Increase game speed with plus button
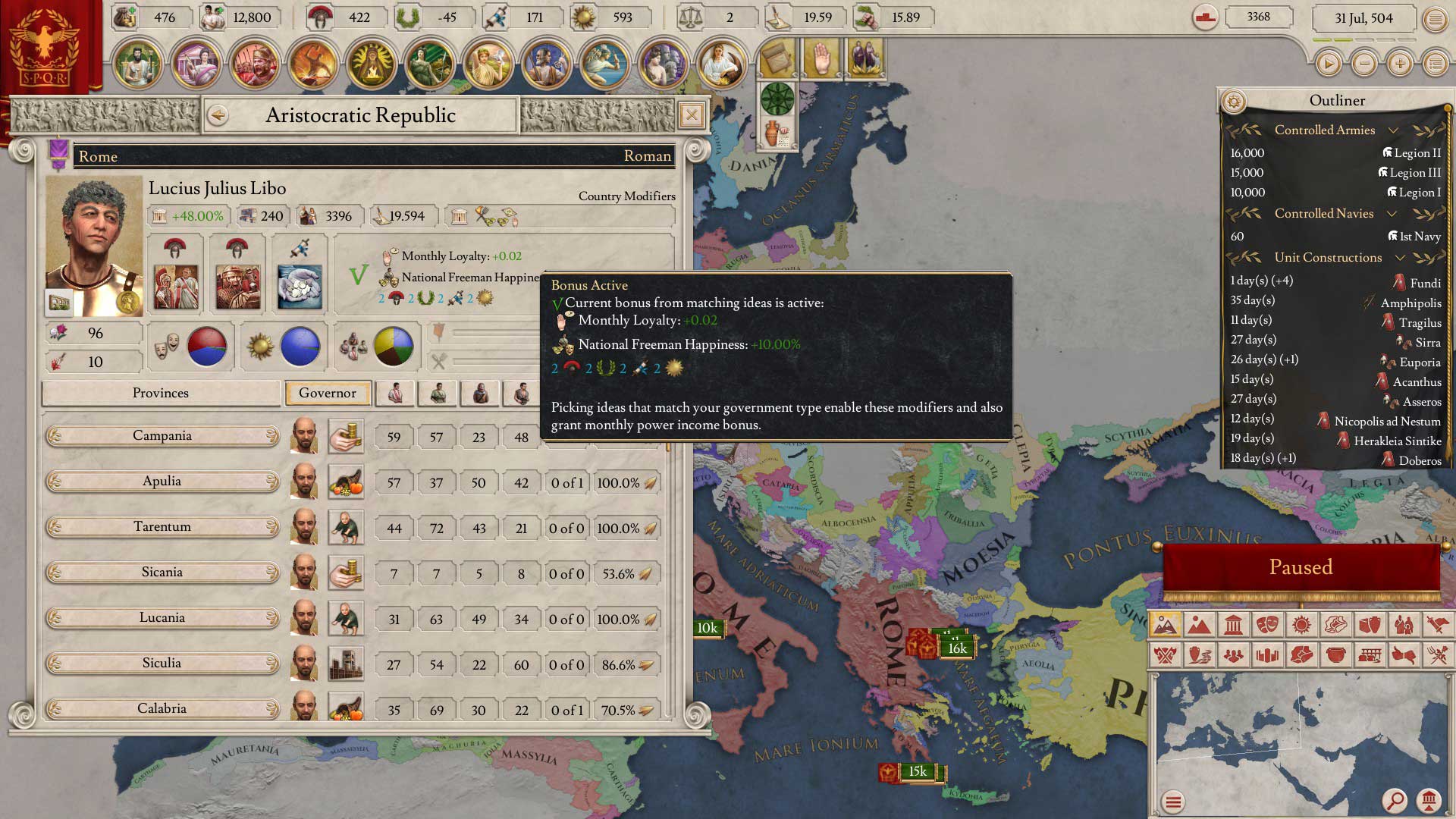Screen dimensions: 1456x819 [x=1400, y=64]
